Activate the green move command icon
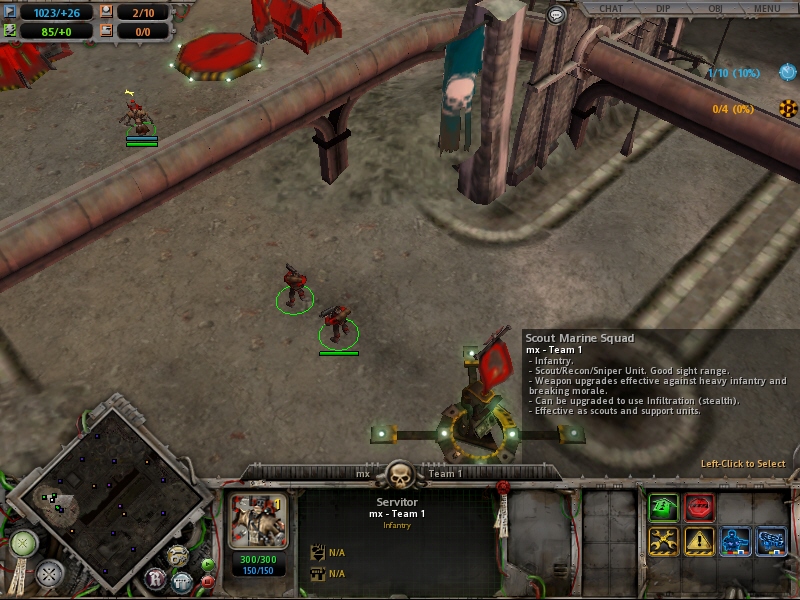The width and height of the screenshot is (800, 600). [663, 507]
